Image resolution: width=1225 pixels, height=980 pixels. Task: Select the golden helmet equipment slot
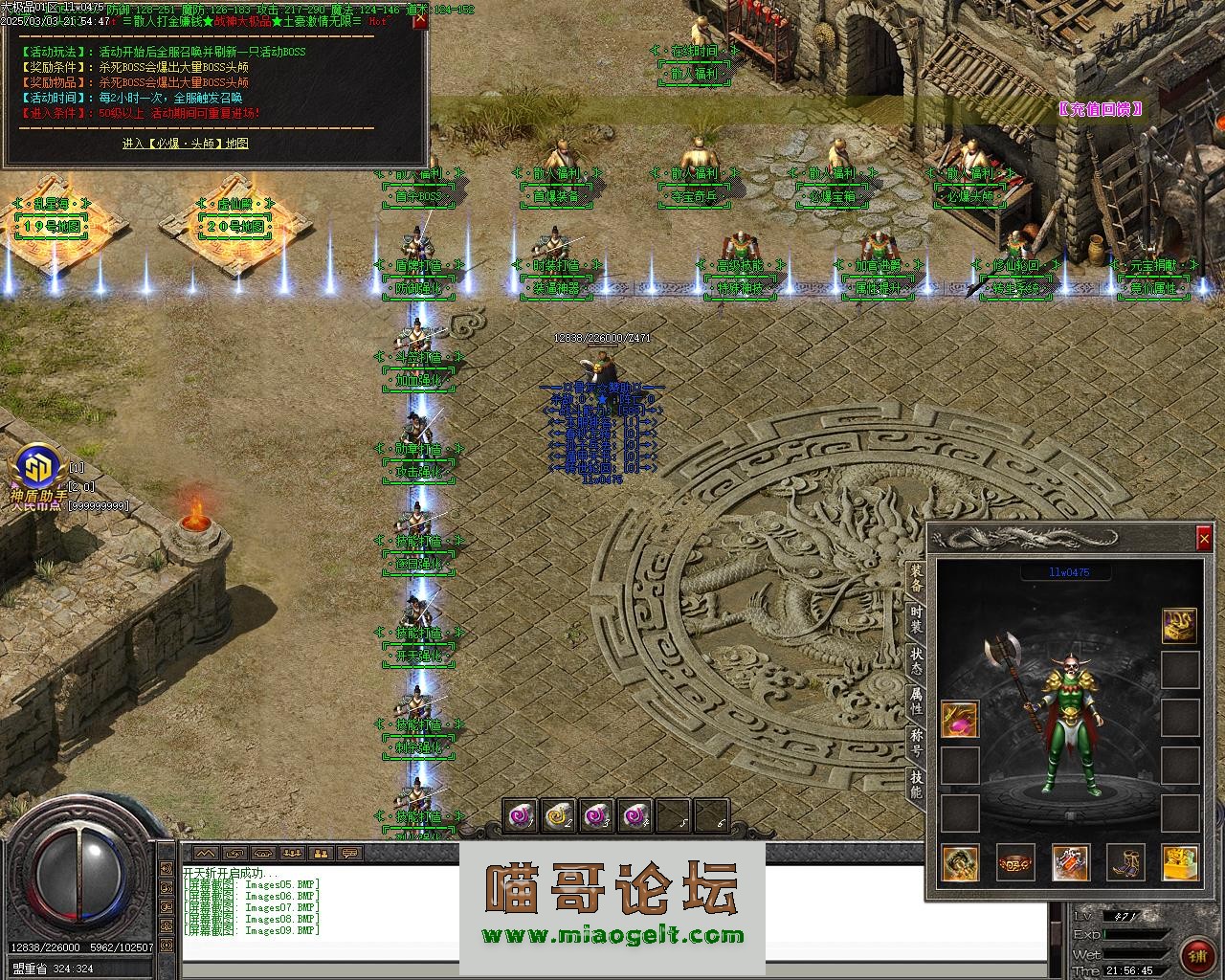click(x=1180, y=625)
